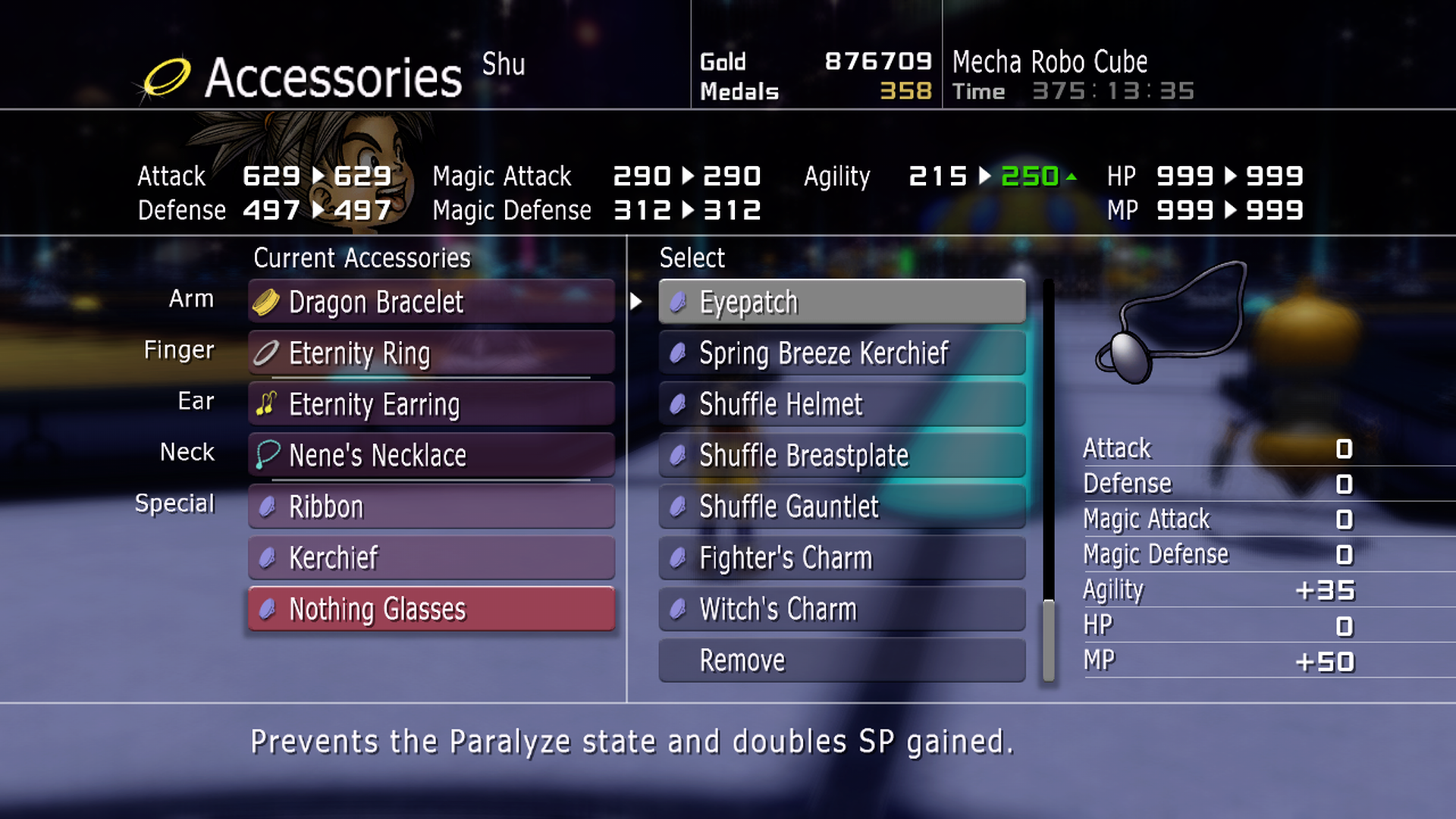Choose the Shuffle Breastplate

tap(842, 456)
